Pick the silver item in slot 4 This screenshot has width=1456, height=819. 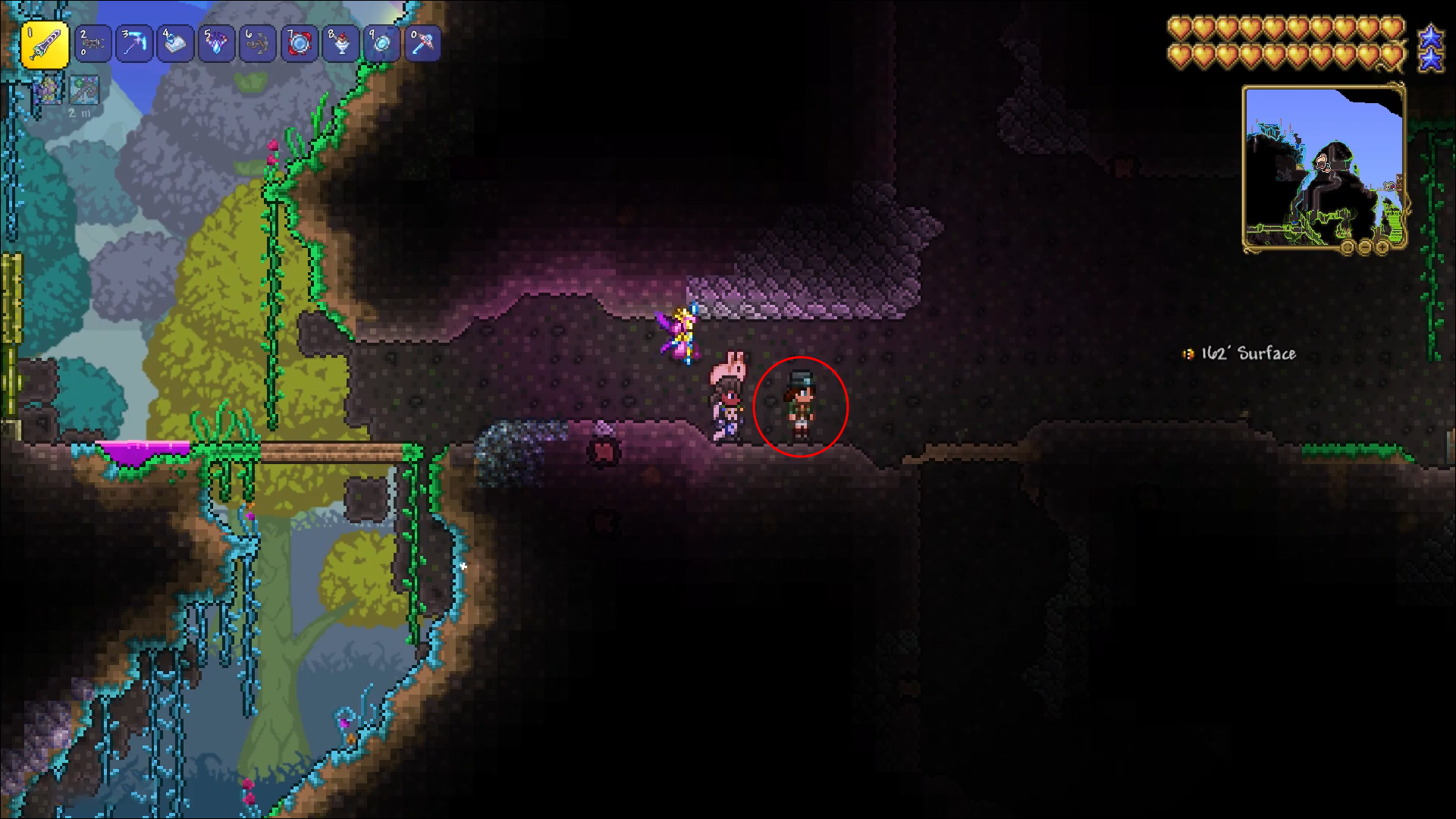(175, 44)
